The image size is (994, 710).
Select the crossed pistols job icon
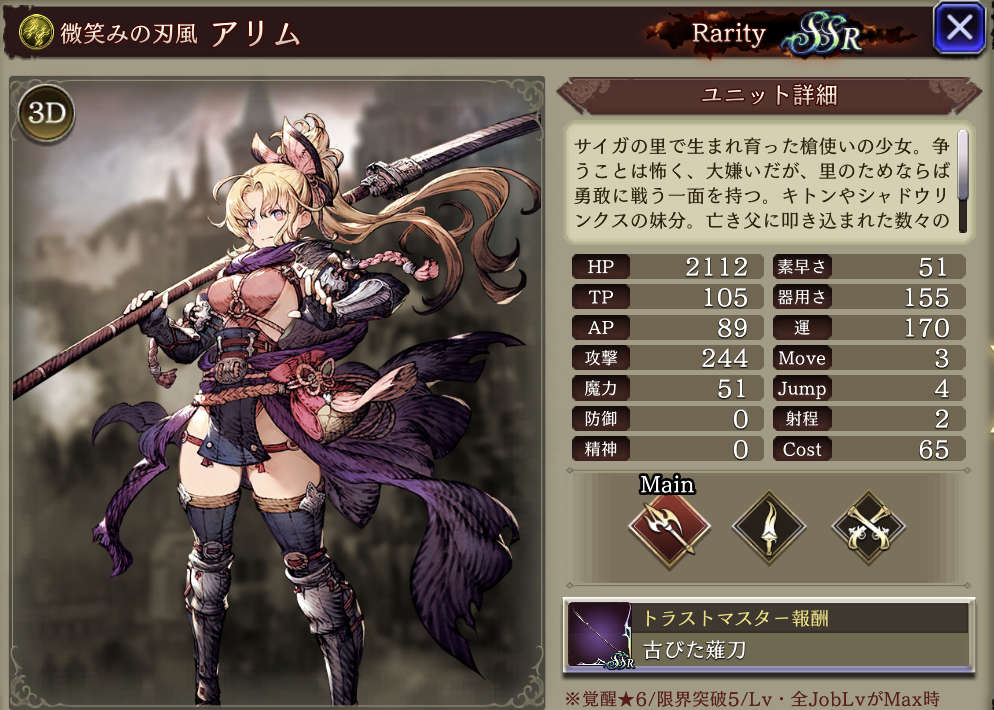coord(868,527)
